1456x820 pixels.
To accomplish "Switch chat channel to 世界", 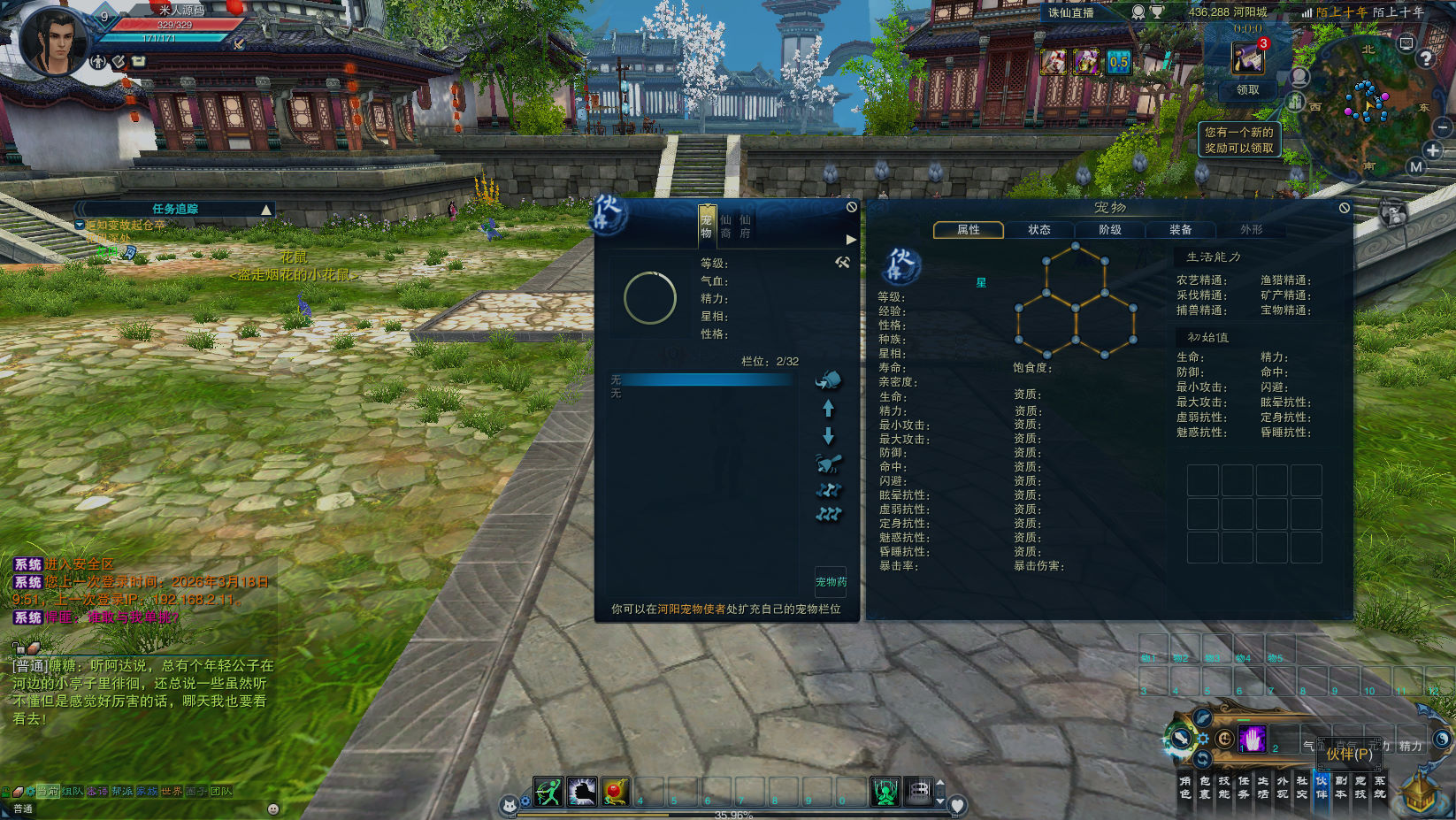I will pos(172,792).
